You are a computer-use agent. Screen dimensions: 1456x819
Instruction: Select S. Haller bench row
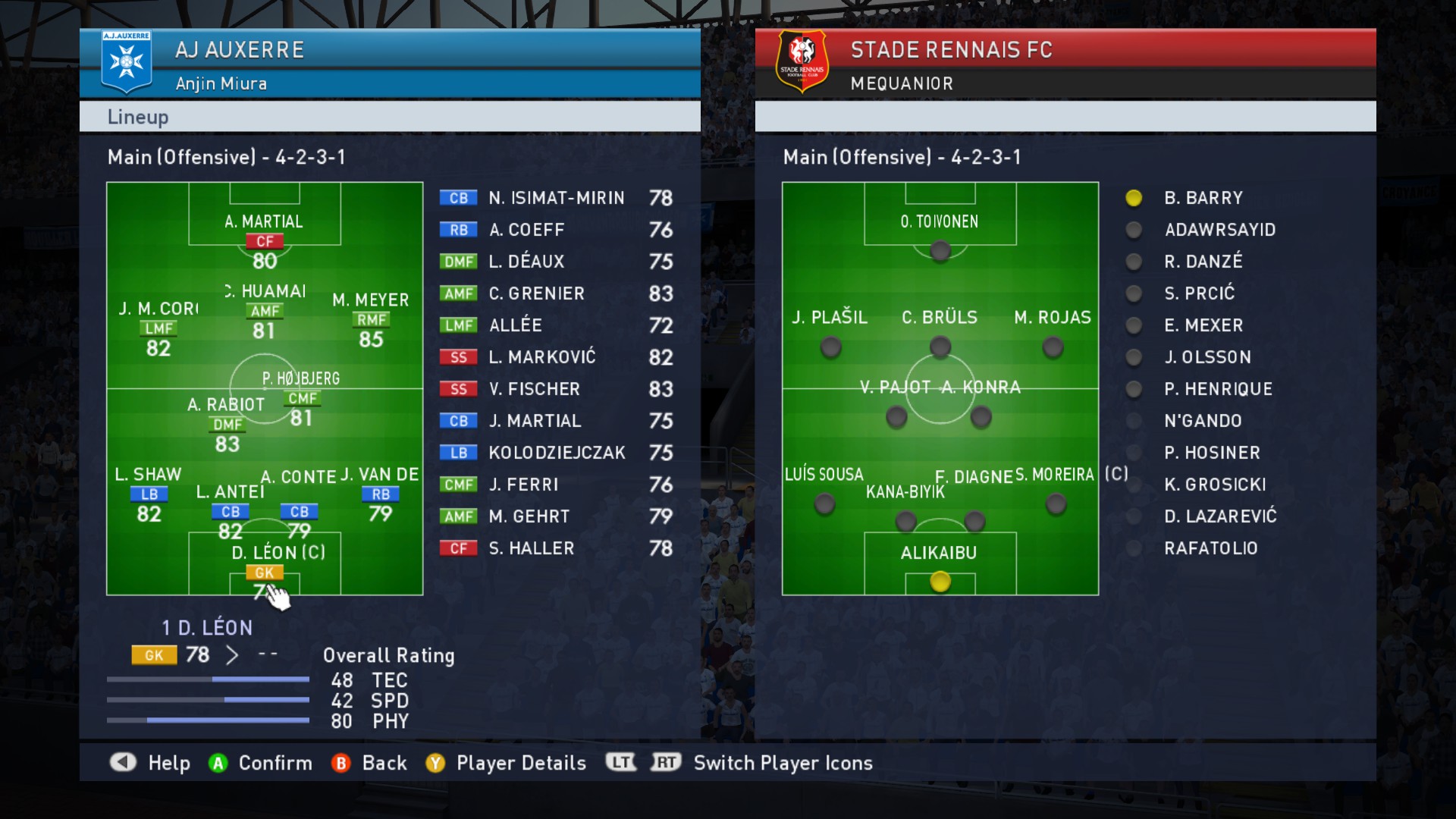tap(556, 548)
